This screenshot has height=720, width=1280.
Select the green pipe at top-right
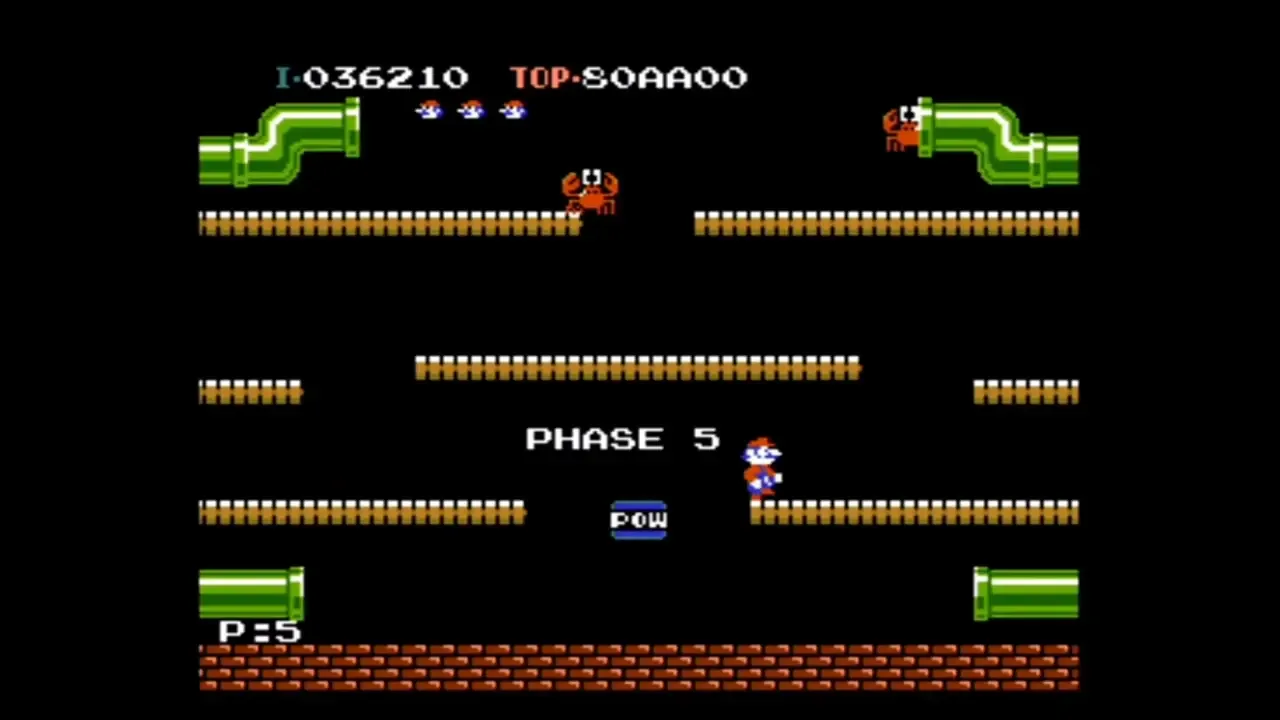tap(1000, 145)
